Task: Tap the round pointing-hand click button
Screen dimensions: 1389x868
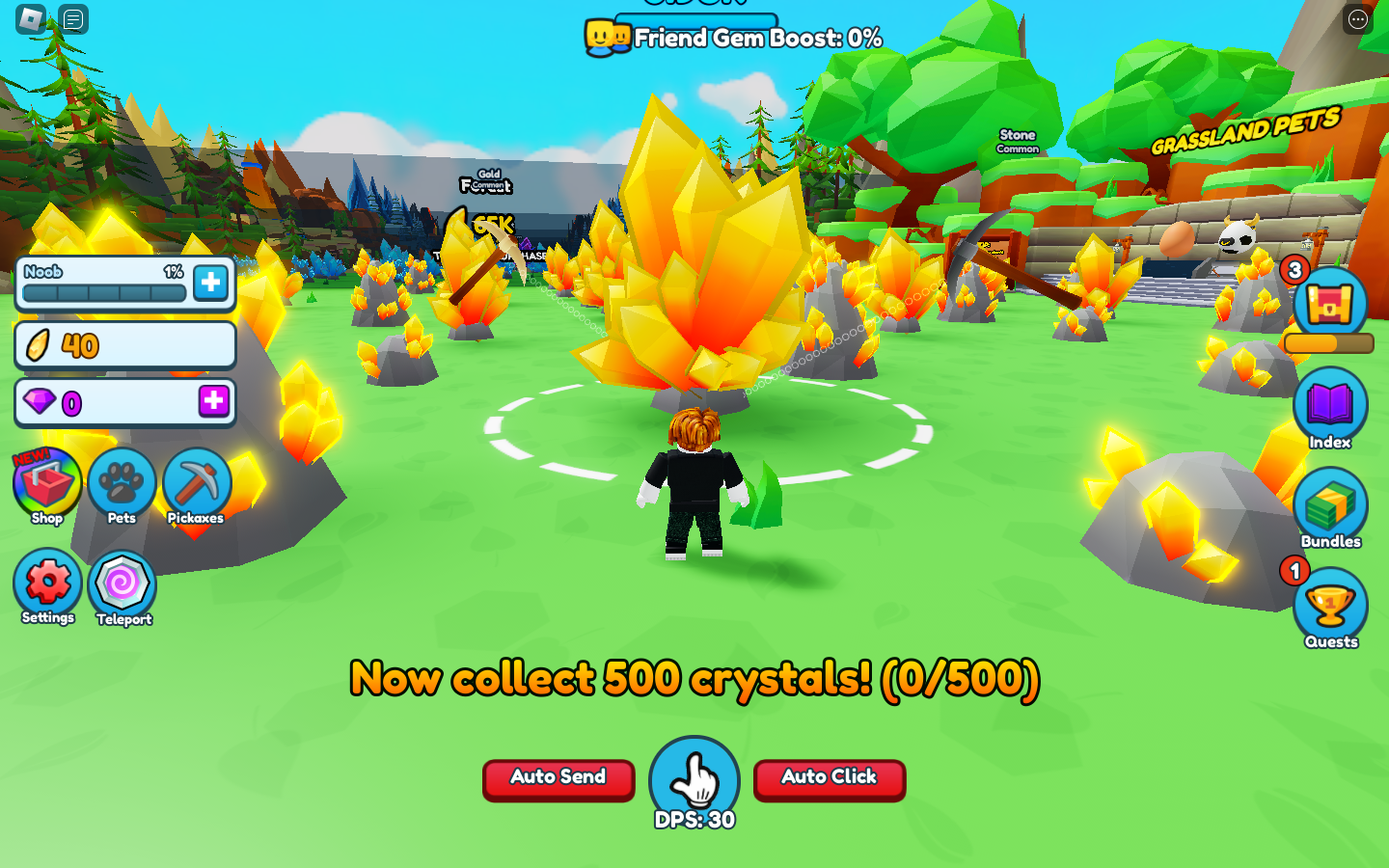Action: (x=694, y=778)
